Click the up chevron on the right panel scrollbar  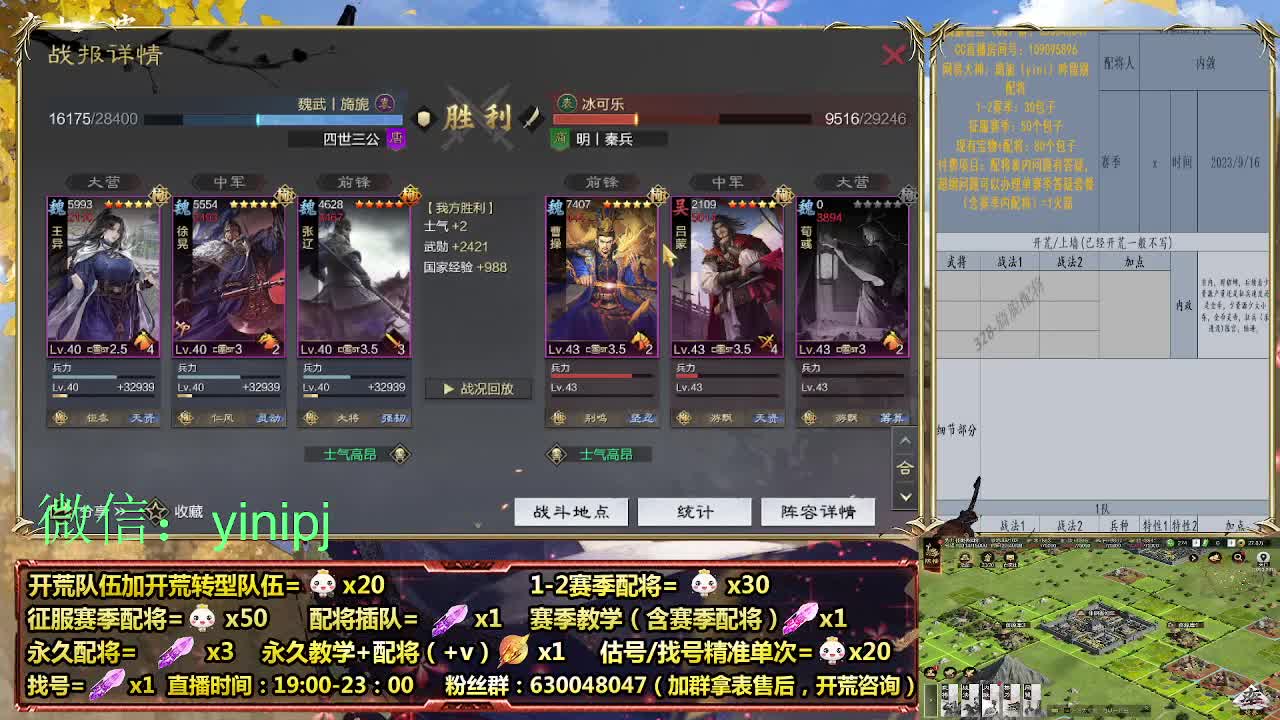[904, 440]
